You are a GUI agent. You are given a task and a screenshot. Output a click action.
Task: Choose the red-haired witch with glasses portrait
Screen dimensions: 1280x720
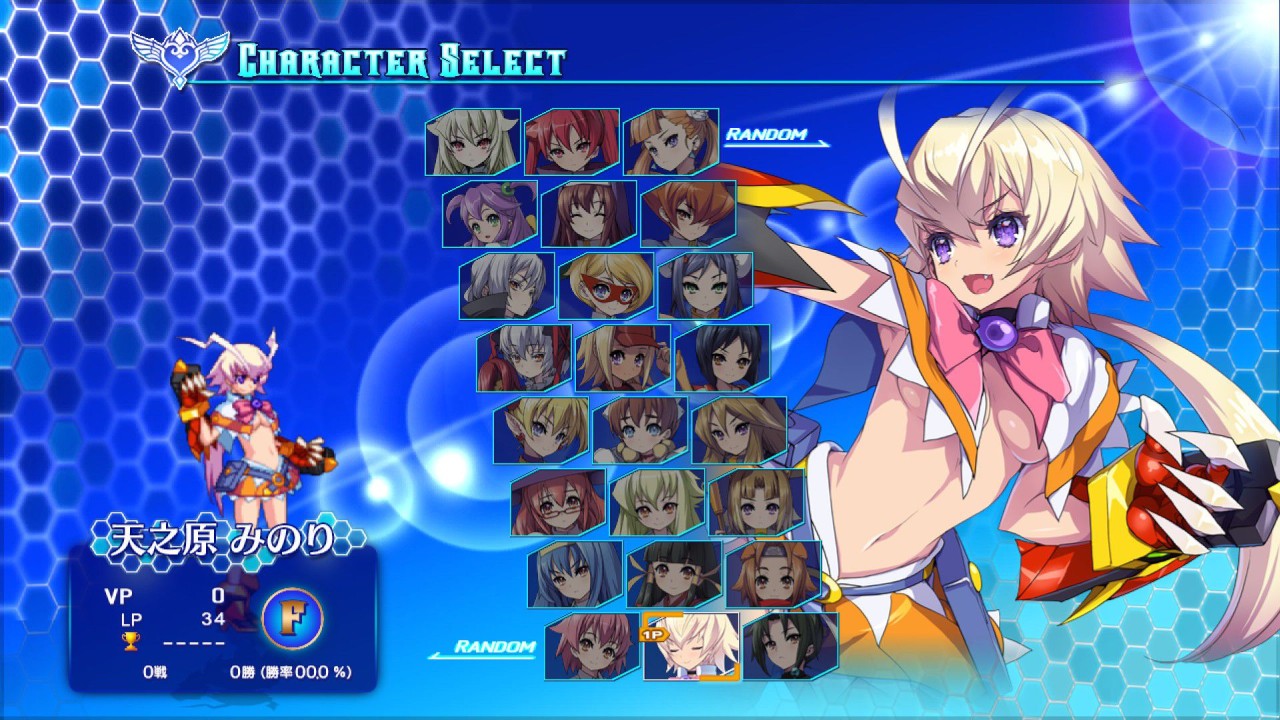coord(558,502)
